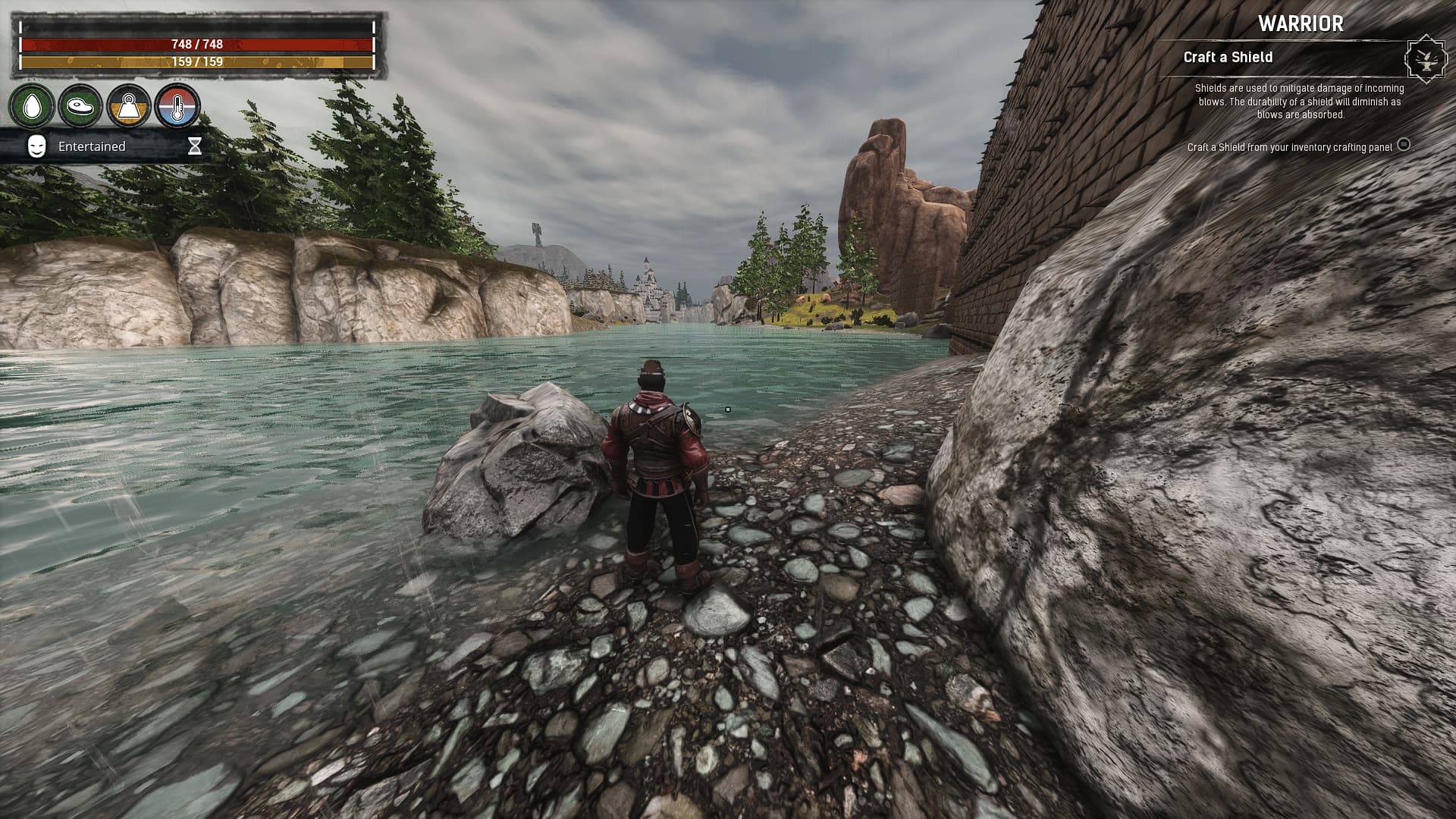
Task: Check the weight encumbrance icon
Action: pos(129,105)
